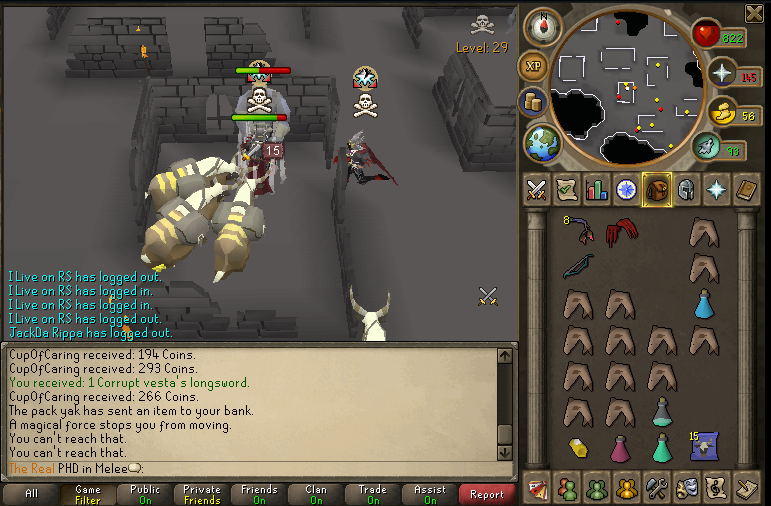Click the compass to face north
This screenshot has width=771, height=506.
tap(542, 27)
